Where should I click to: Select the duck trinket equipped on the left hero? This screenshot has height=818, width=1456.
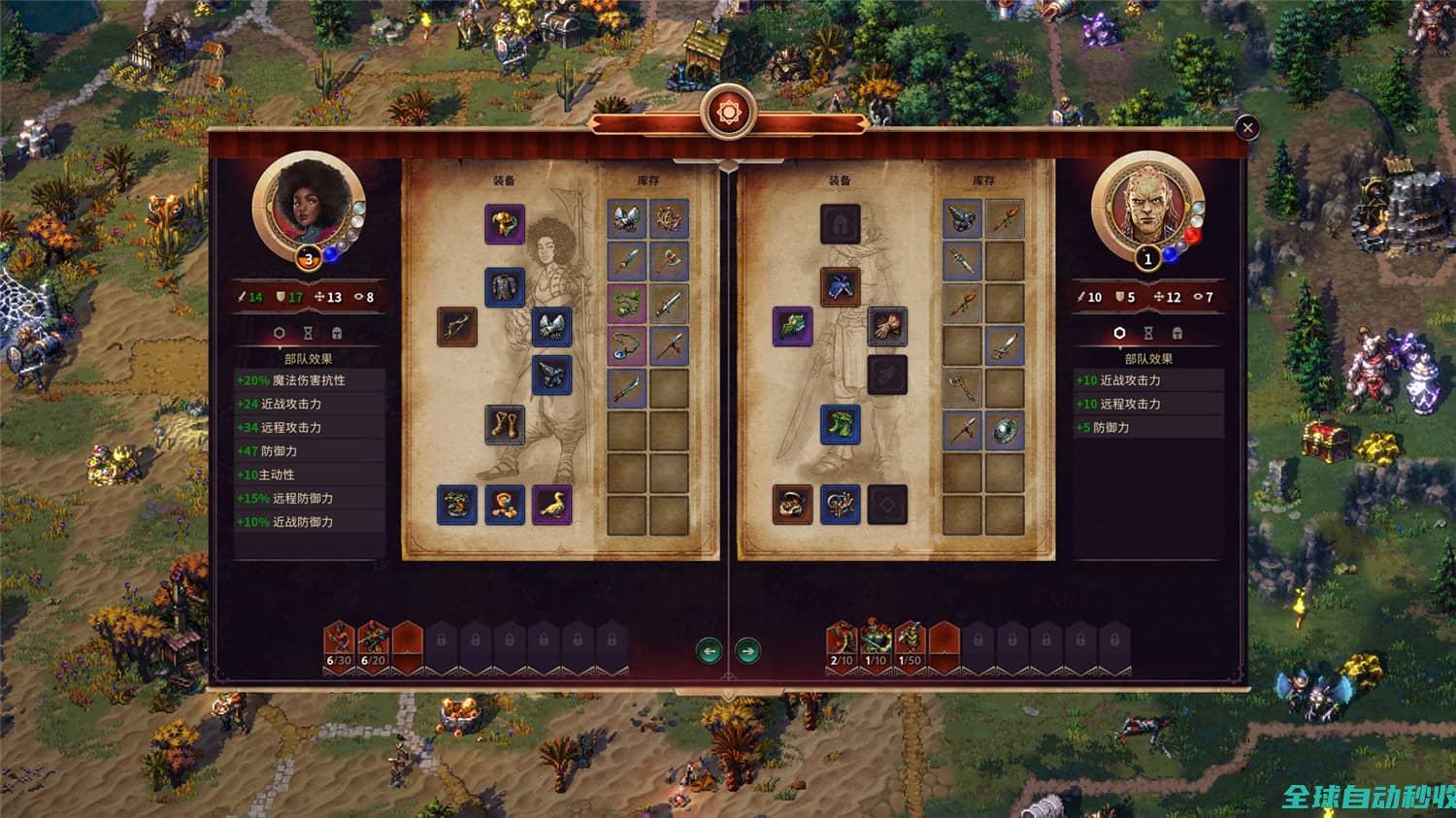549,503
